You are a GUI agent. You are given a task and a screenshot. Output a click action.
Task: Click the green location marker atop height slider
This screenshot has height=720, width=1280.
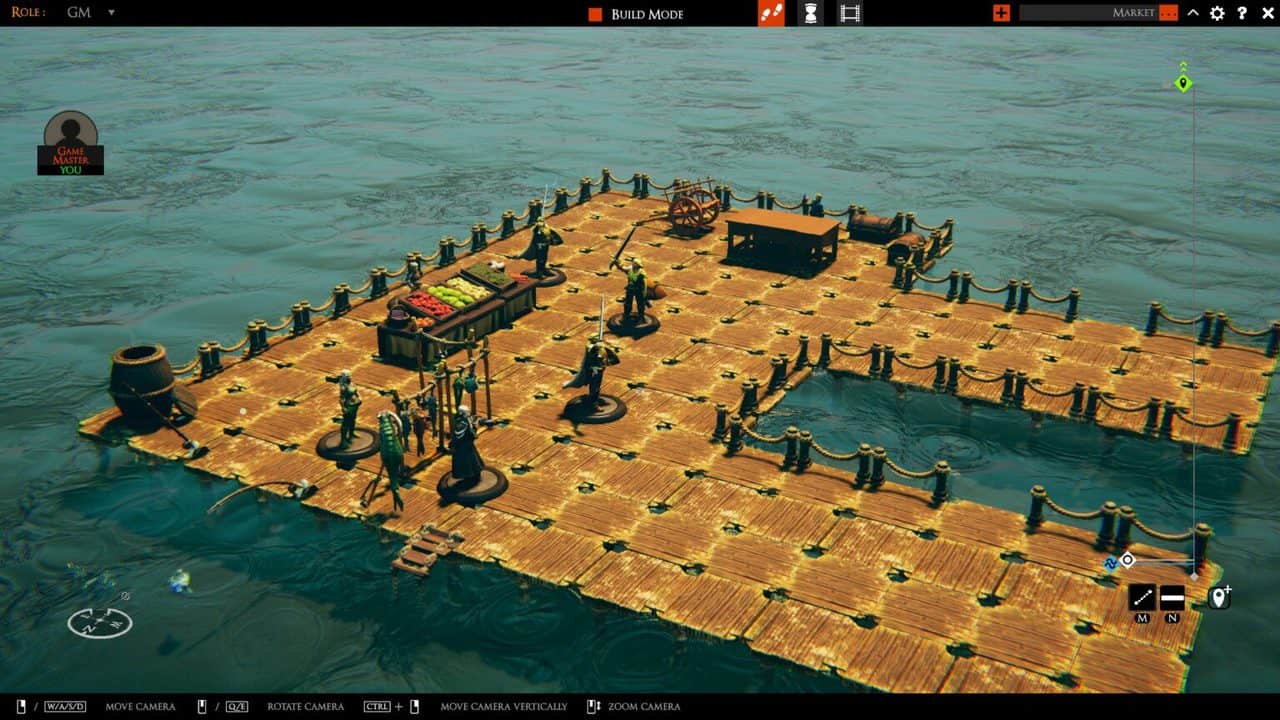tap(1183, 83)
